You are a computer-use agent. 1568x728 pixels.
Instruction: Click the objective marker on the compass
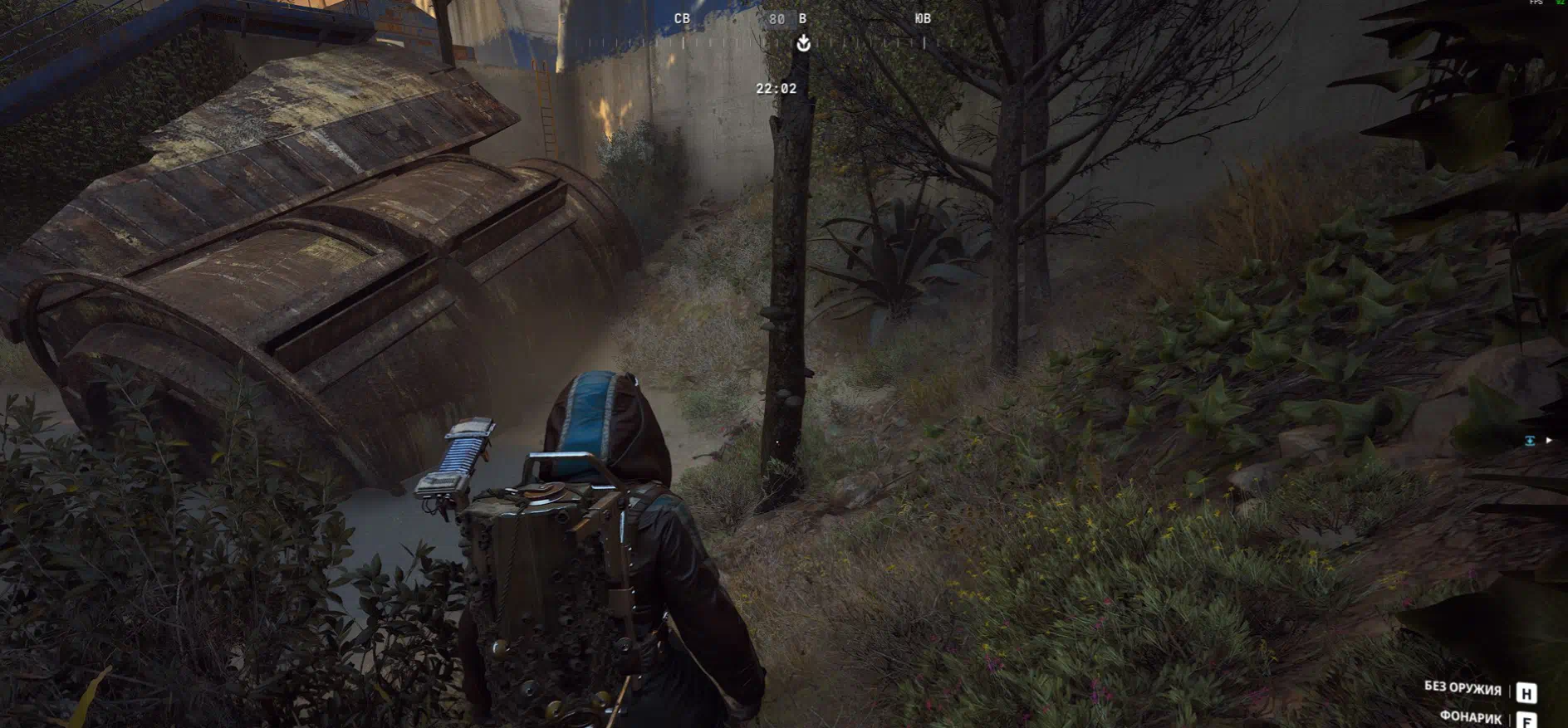803,43
